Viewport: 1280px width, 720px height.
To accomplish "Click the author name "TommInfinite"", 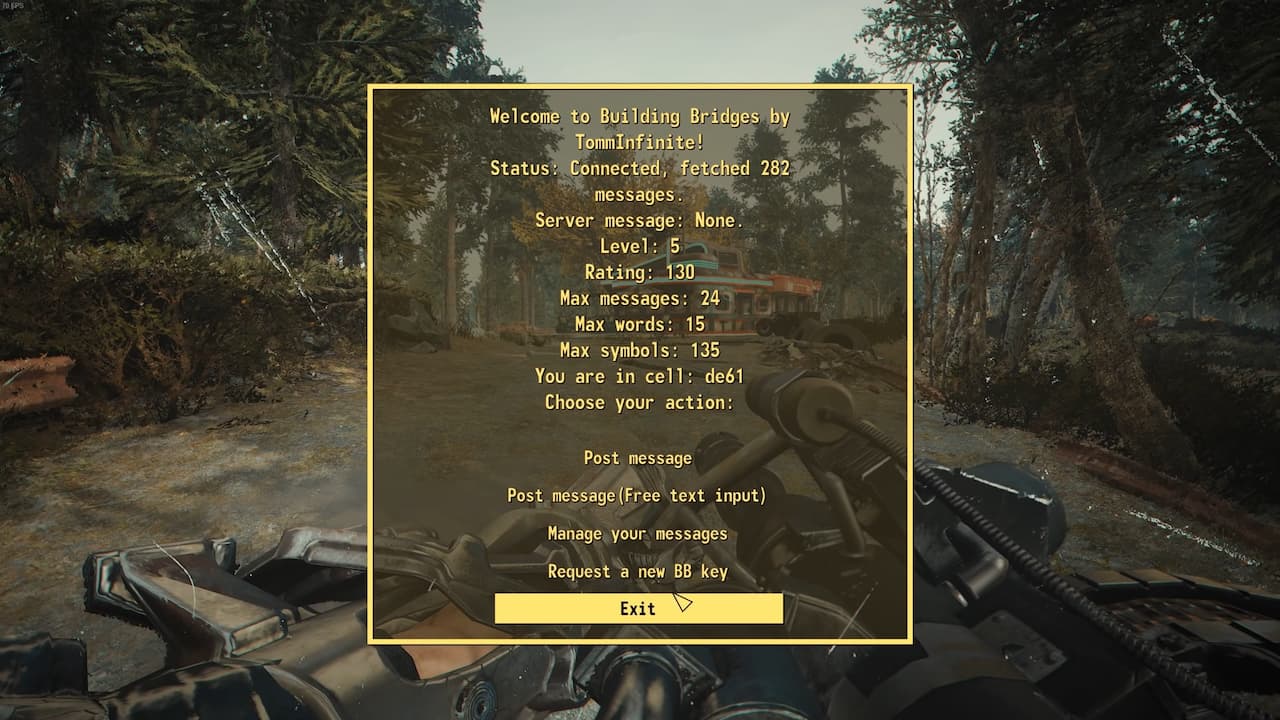I will click(638, 142).
